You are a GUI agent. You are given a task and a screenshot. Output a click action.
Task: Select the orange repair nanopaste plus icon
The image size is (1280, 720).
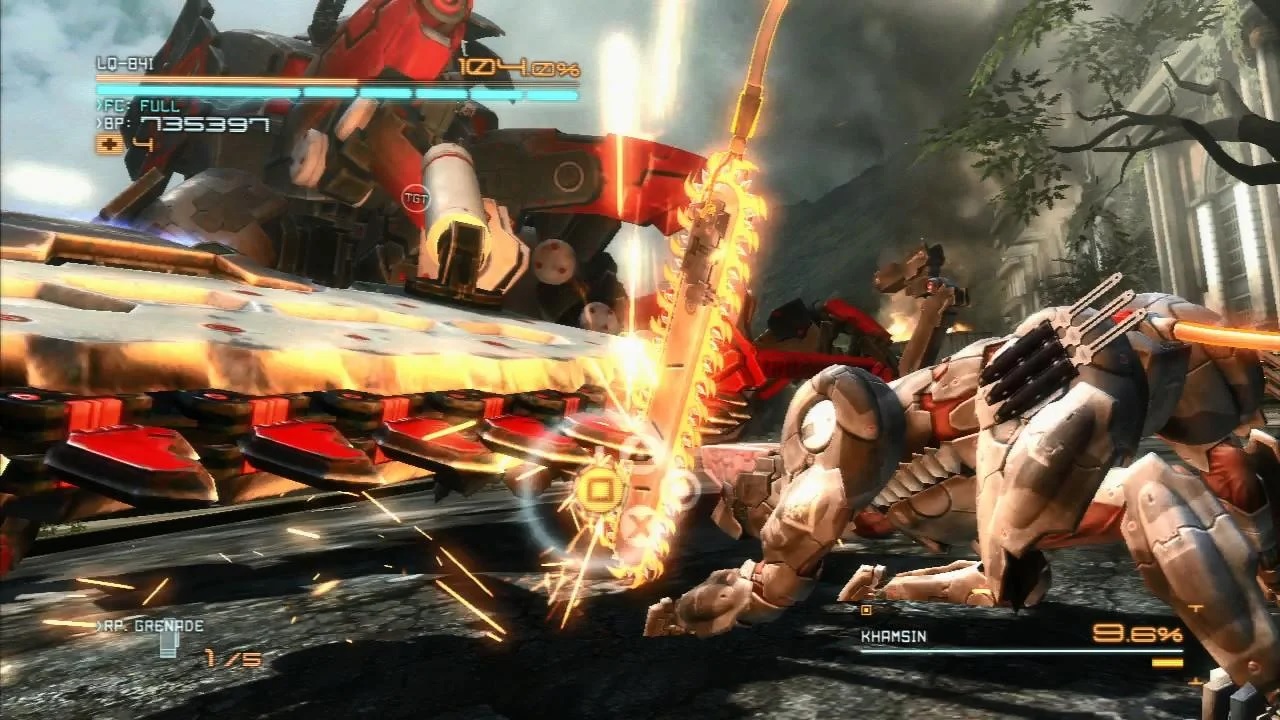click(x=110, y=144)
